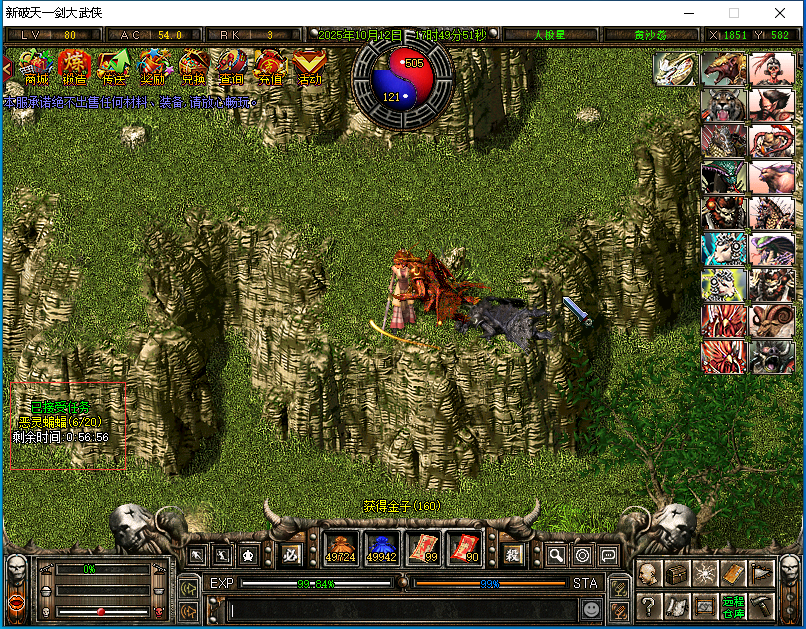Open the 活动 events menu
The height and width of the screenshot is (629, 806).
point(310,68)
